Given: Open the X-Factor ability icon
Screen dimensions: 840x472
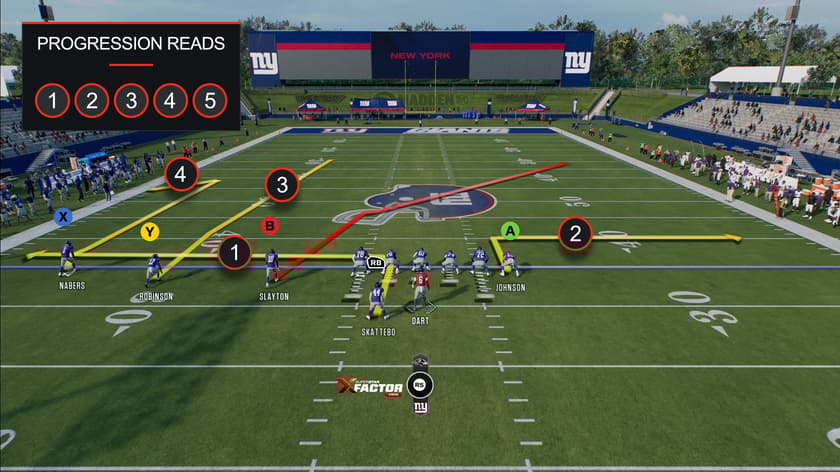Looking at the screenshot, I should [x=419, y=385].
